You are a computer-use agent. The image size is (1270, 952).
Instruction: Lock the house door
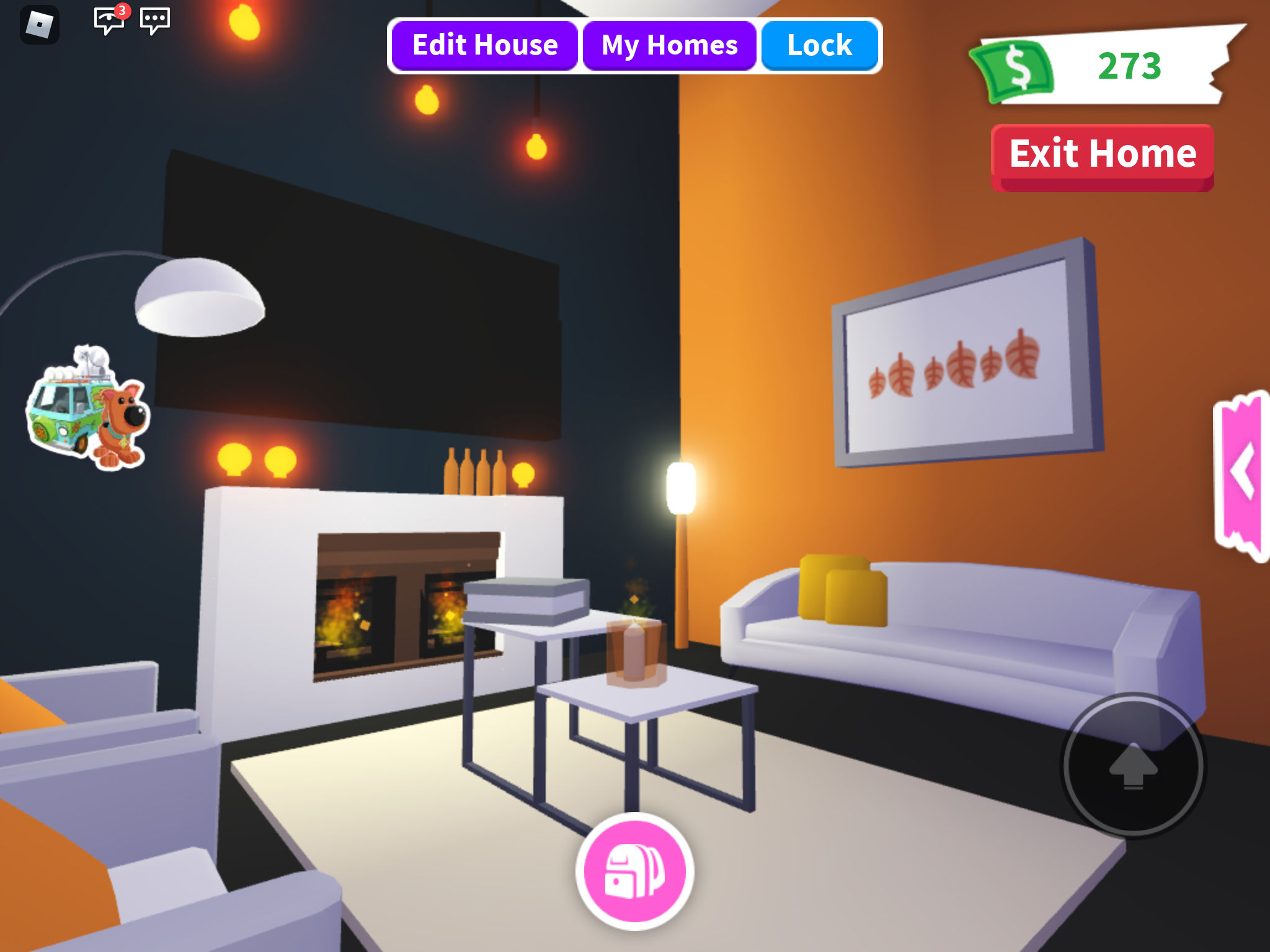point(819,46)
